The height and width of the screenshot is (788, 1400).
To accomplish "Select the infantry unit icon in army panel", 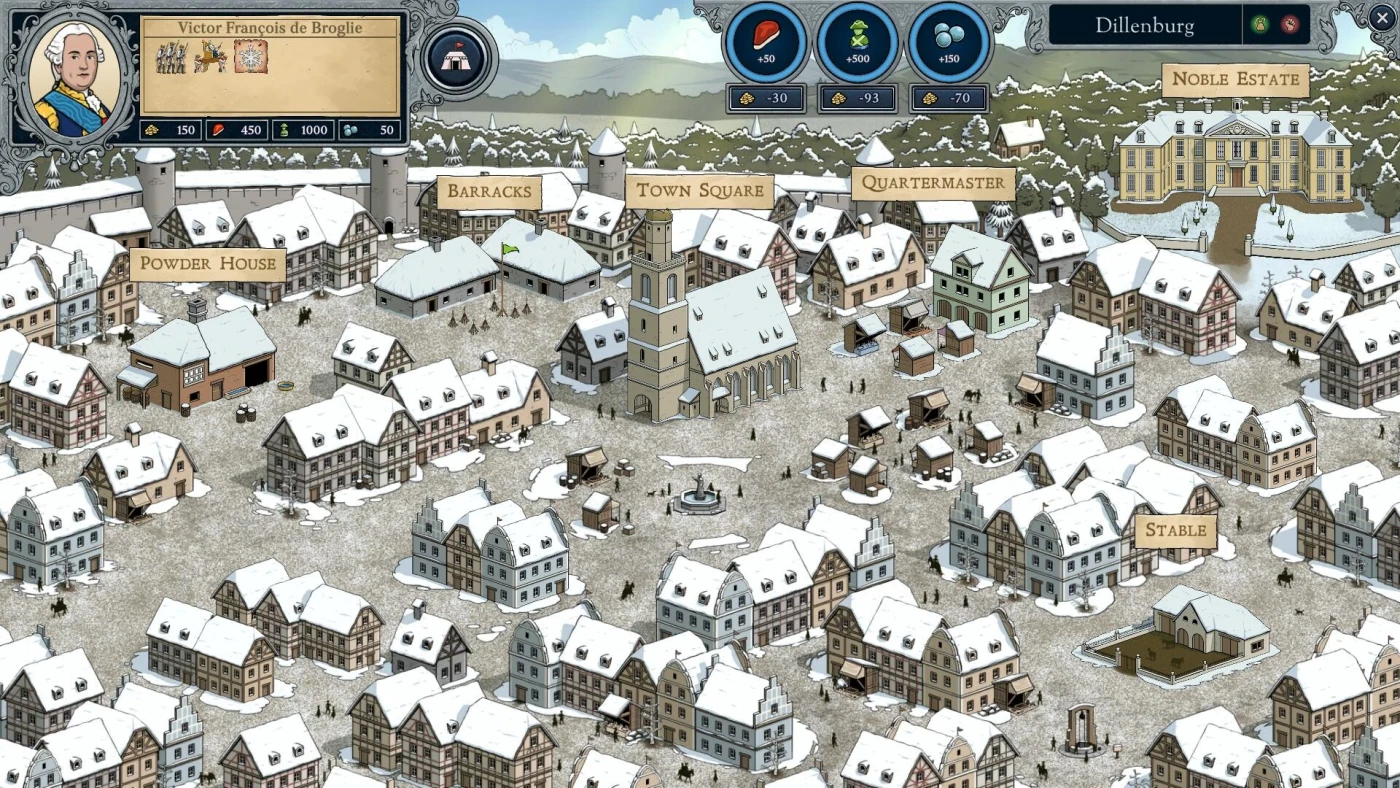I will pyautogui.click(x=171, y=57).
